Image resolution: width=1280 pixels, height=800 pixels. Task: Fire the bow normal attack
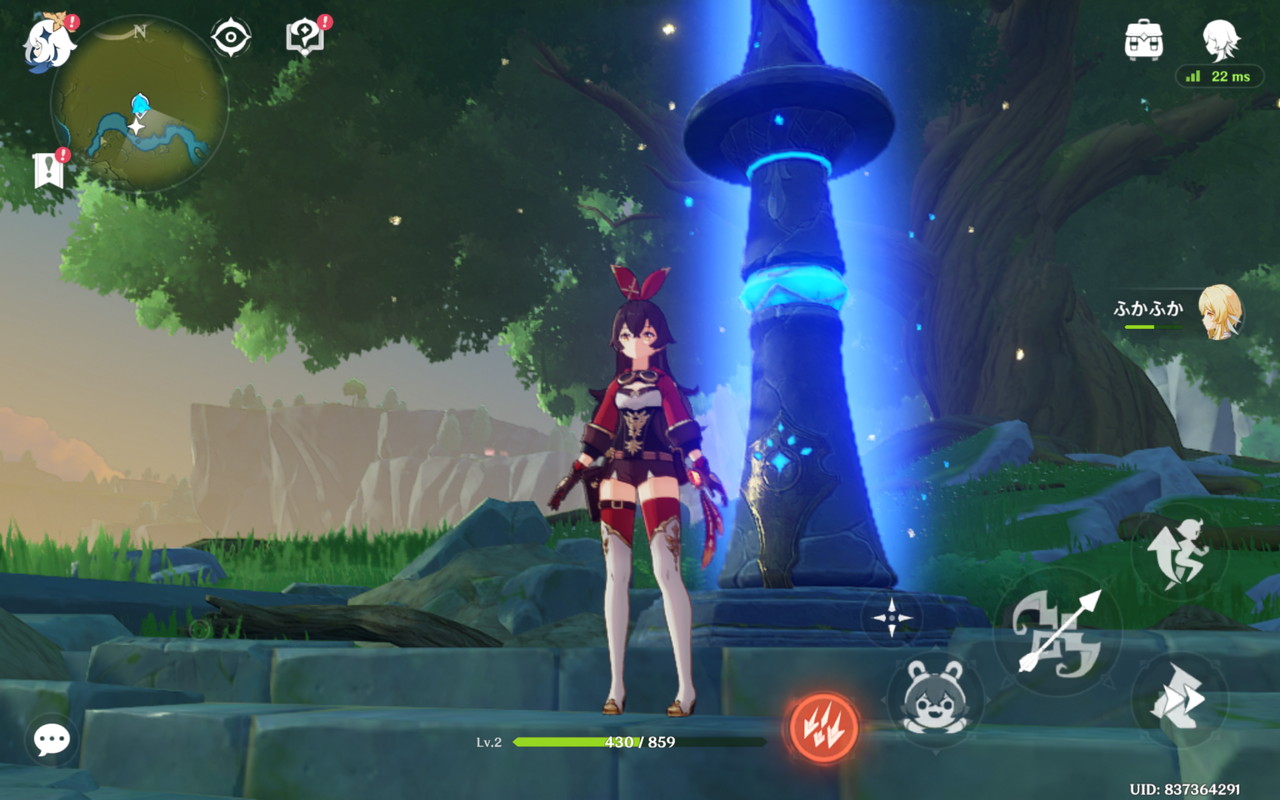1058,632
